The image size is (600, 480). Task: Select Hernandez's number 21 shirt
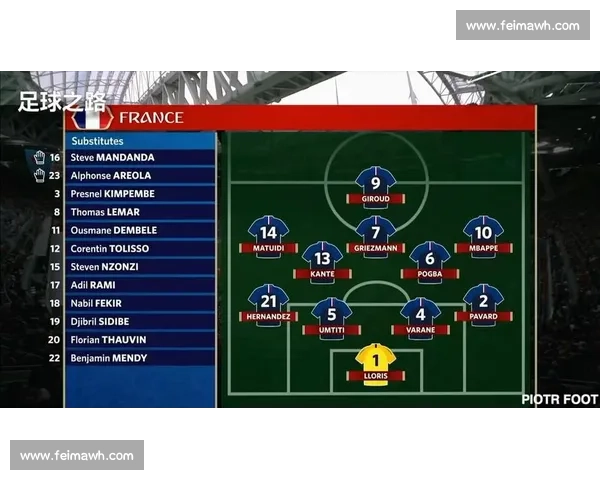click(268, 300)
